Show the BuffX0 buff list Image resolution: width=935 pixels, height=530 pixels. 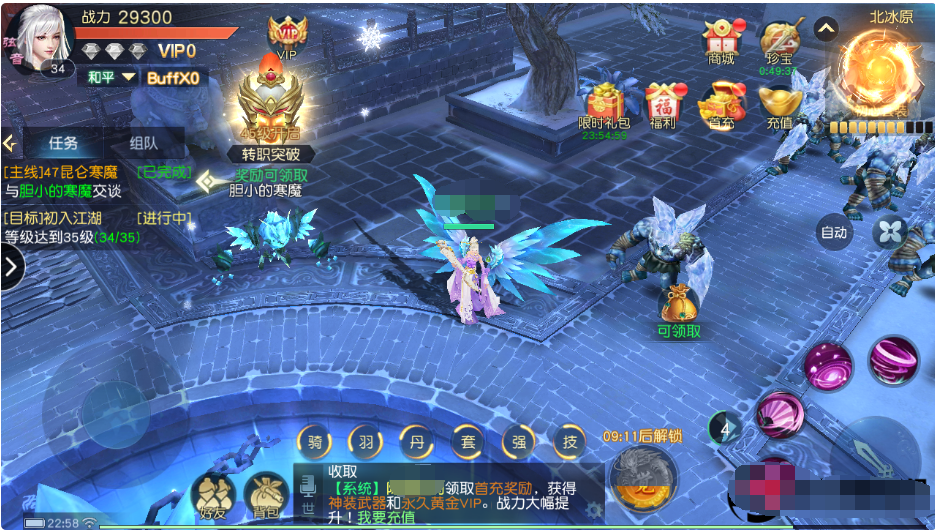(173, 77)
